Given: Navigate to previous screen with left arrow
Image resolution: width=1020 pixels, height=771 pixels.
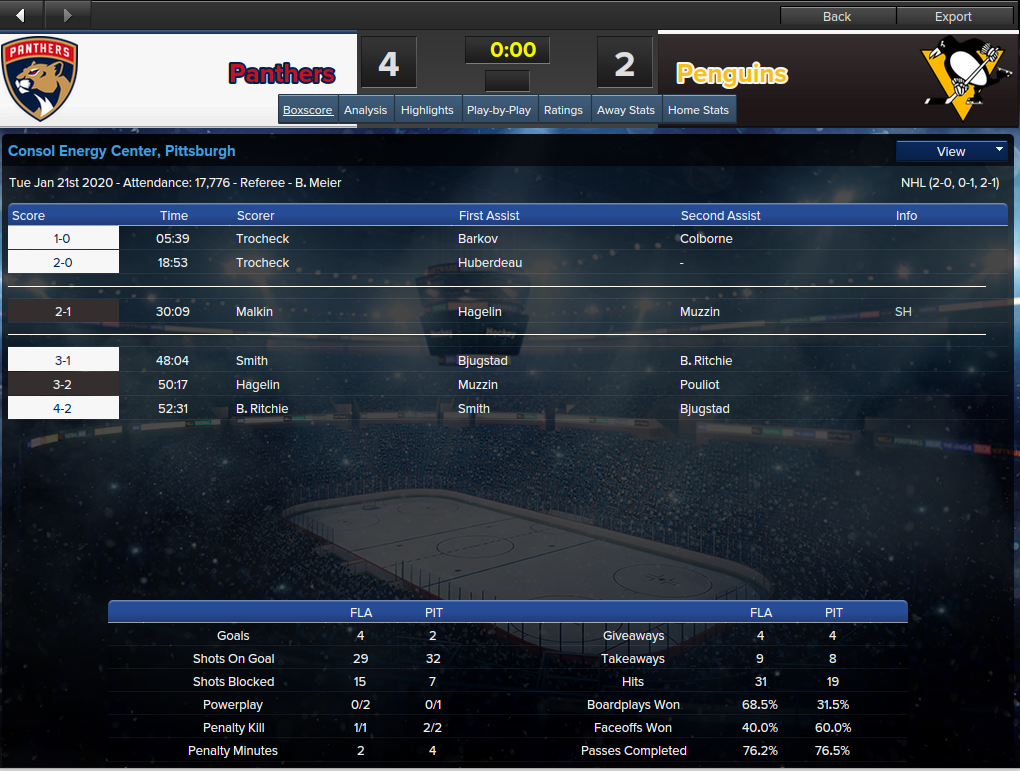Looking at the screenshot, I should tap(21, 15).
